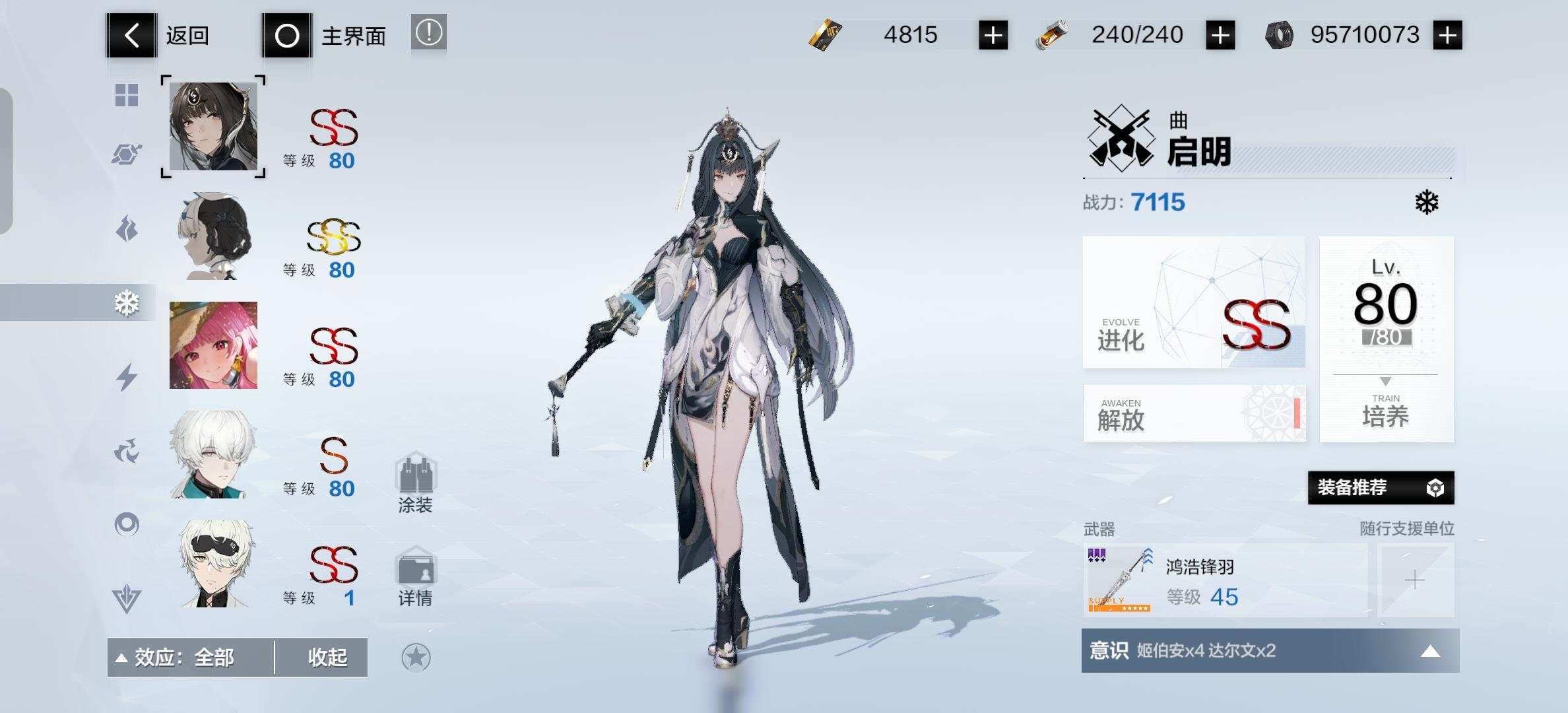
Task: Switch to the second element tab in sidebar
Action: pyautogui.click(x=127, y=153)
